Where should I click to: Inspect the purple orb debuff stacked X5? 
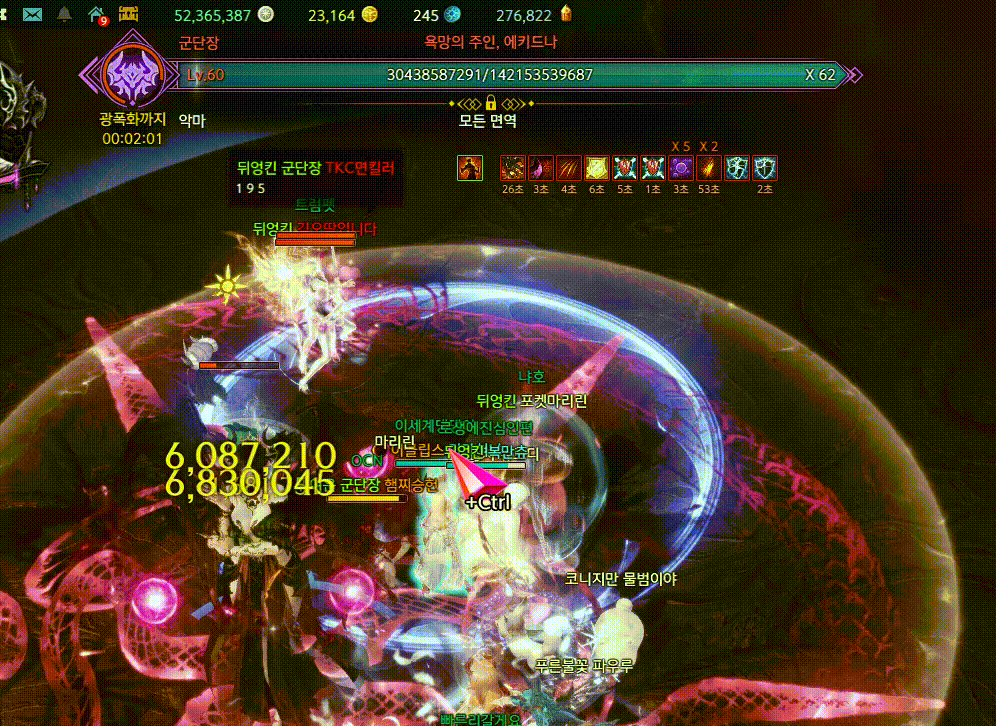click(x=681, y=168)
